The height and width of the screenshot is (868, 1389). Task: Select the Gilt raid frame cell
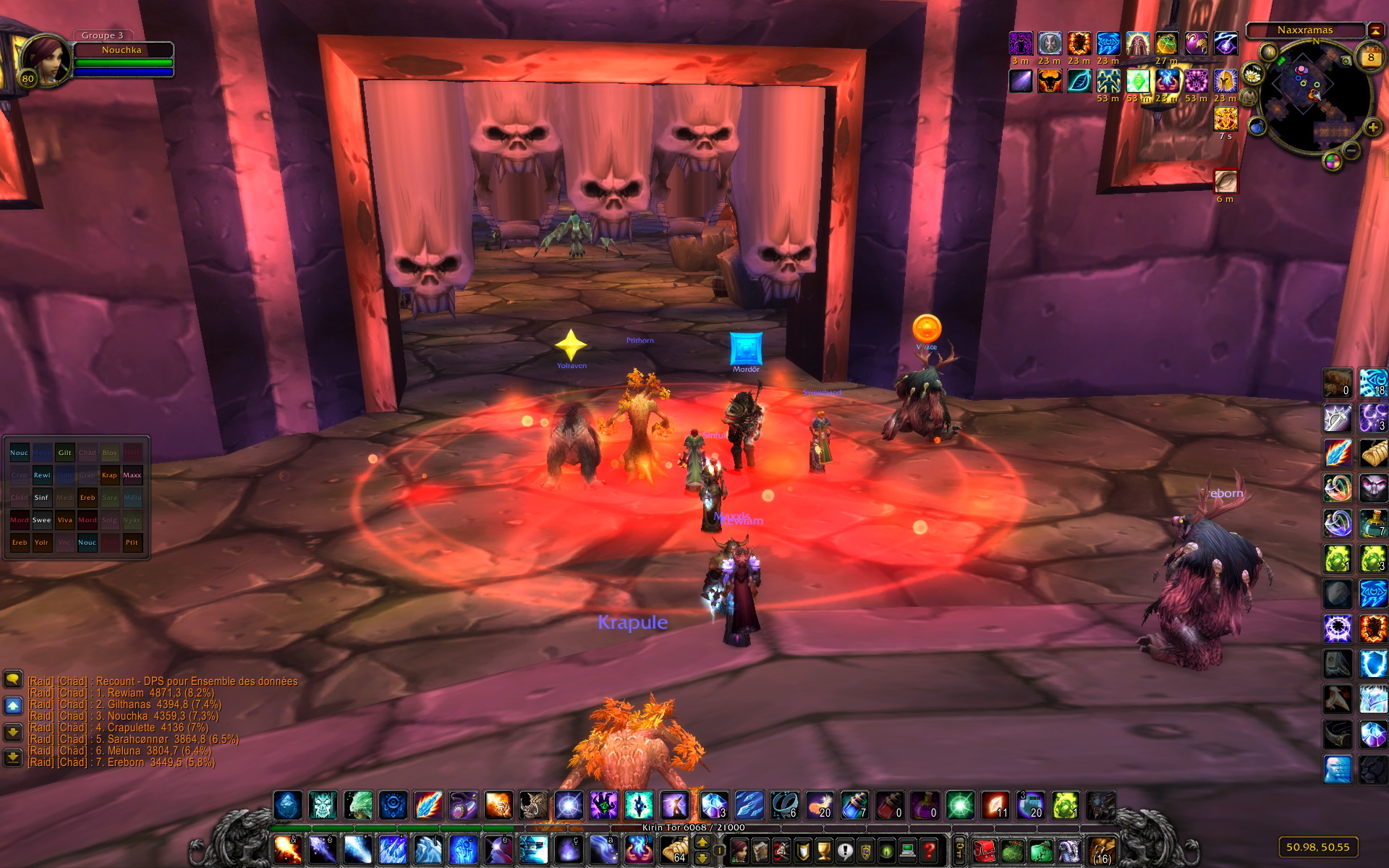(64, 453)
